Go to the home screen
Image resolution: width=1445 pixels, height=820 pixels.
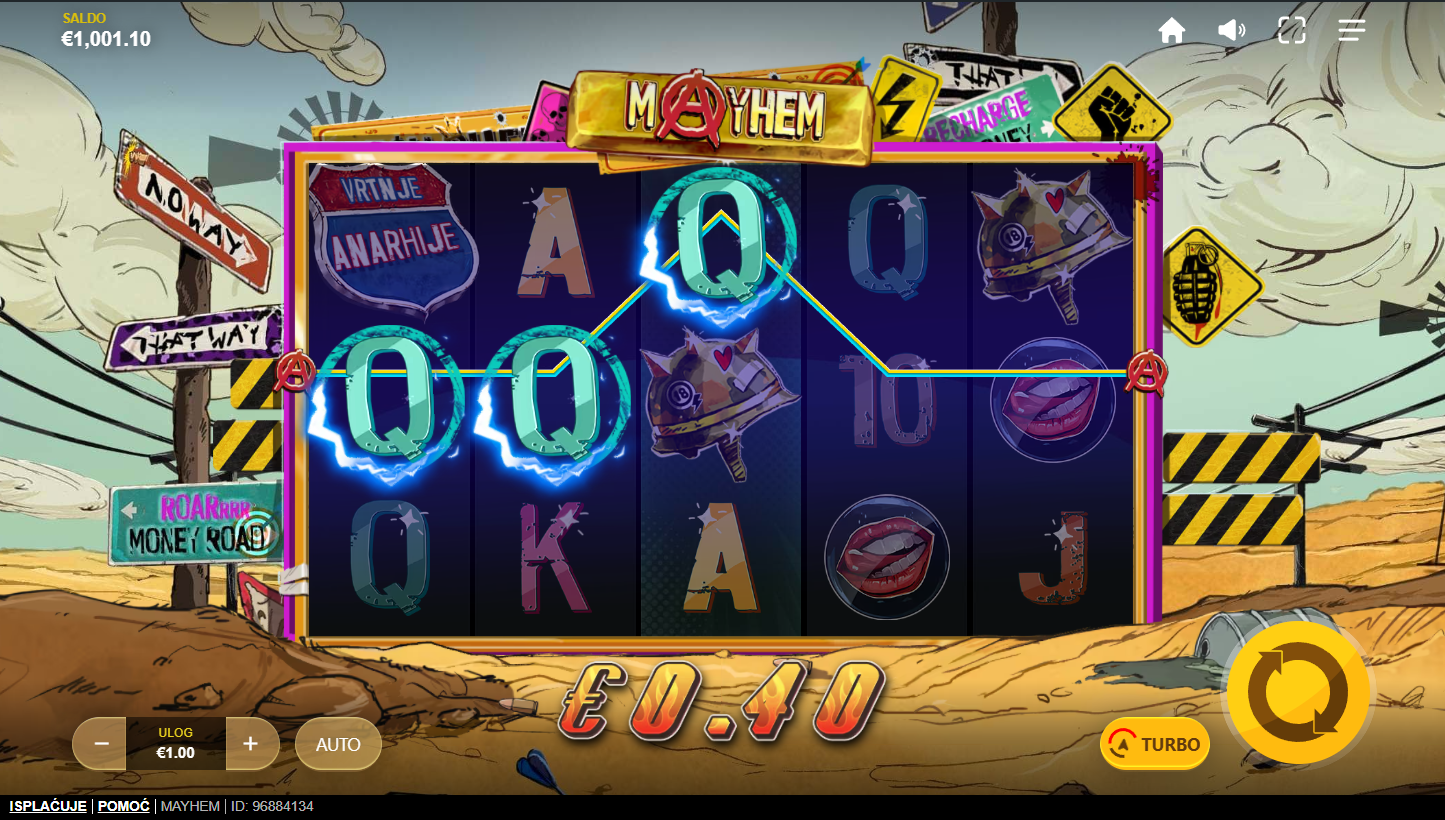1171,31
